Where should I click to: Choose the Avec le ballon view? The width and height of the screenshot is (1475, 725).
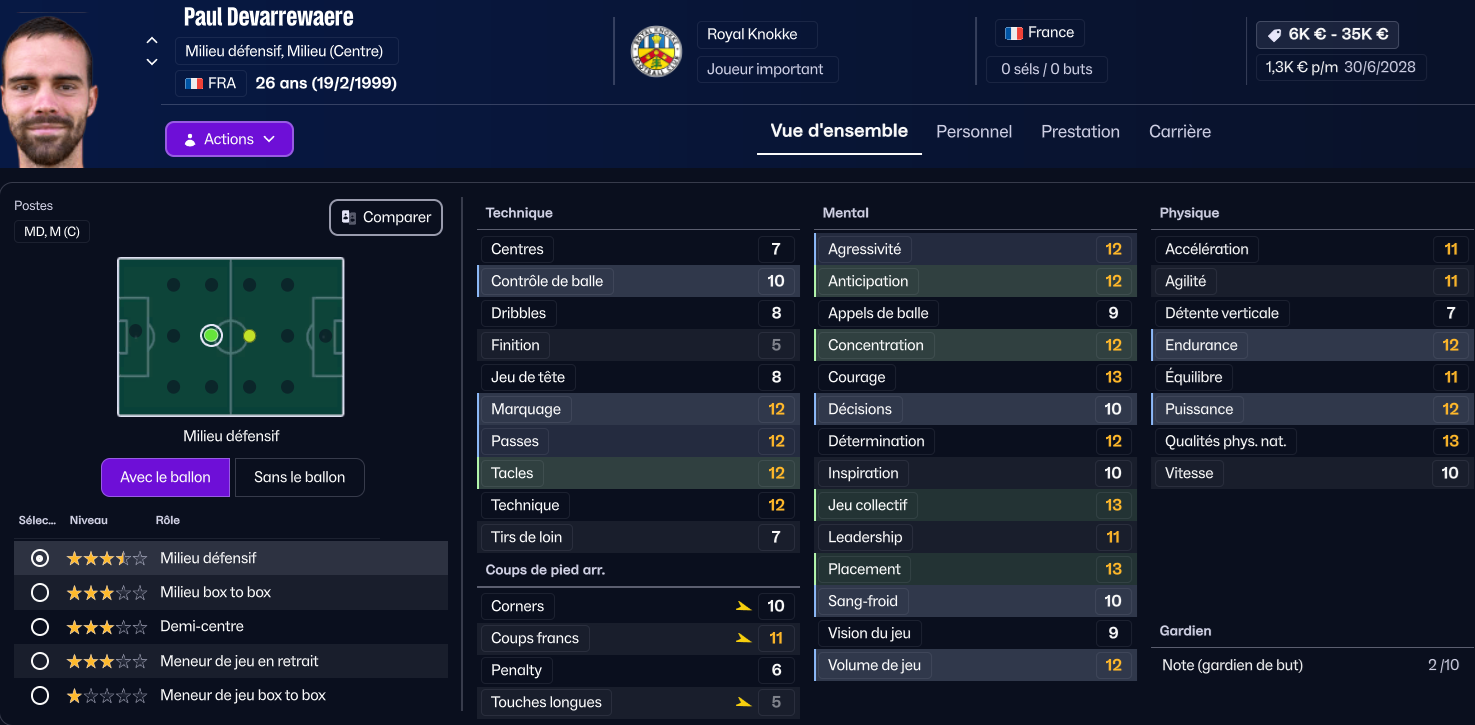pyautogui.click(x=165, y=477)
